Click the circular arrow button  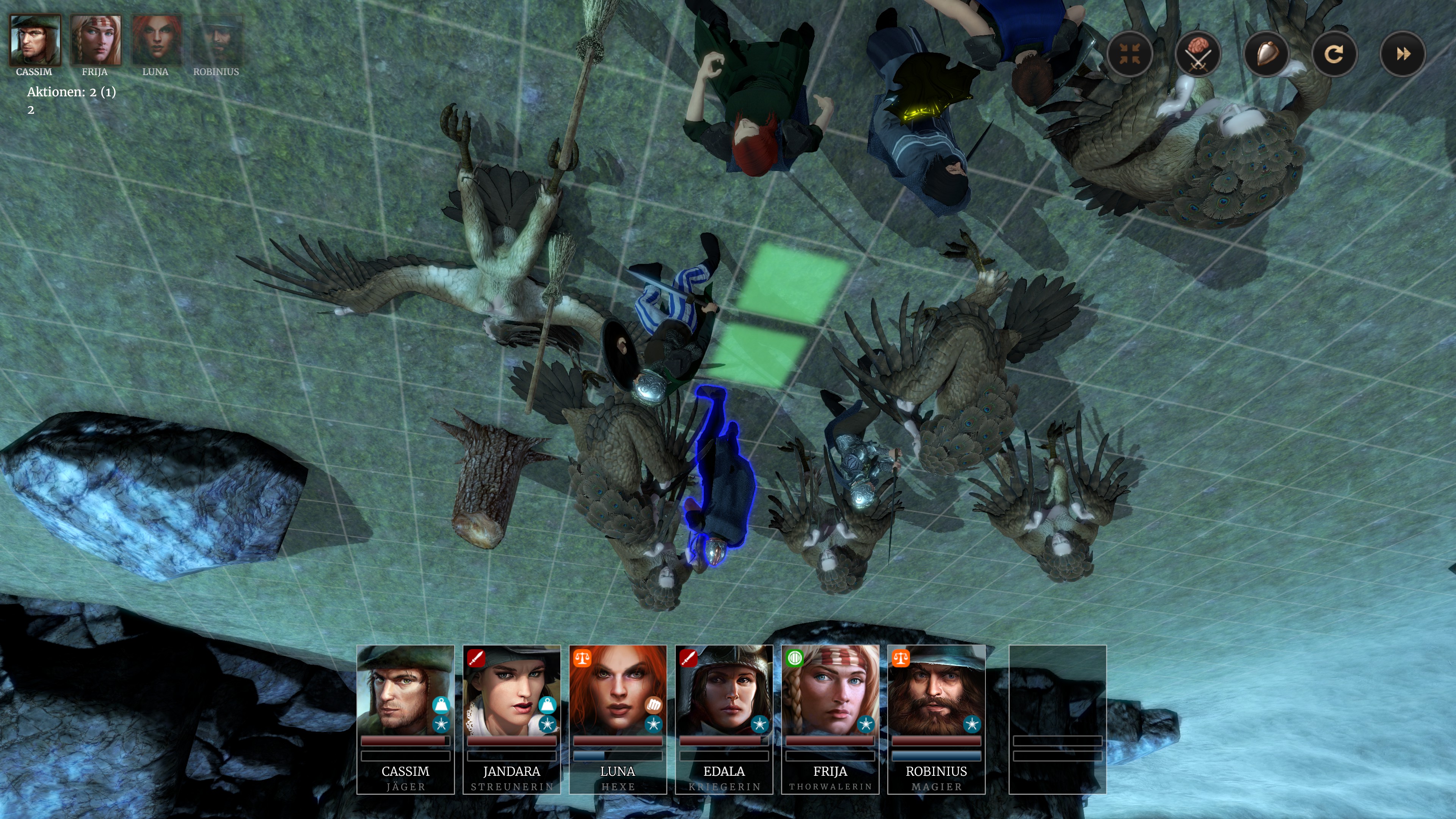click(x=1334, y=54)
